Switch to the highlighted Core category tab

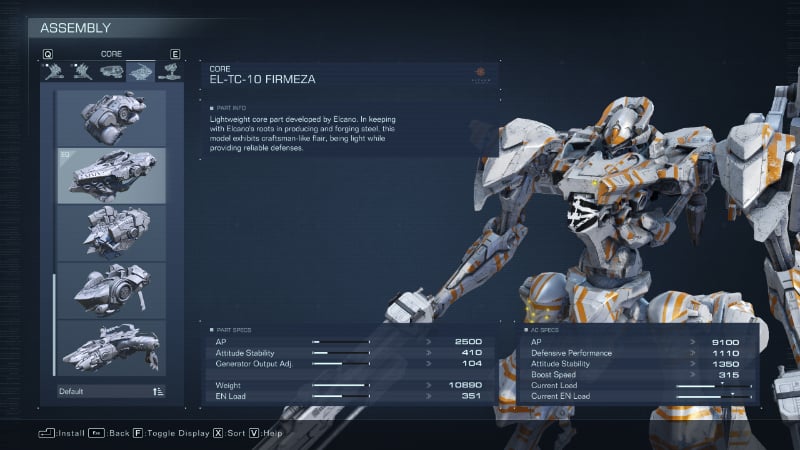(x=140, y=71)
